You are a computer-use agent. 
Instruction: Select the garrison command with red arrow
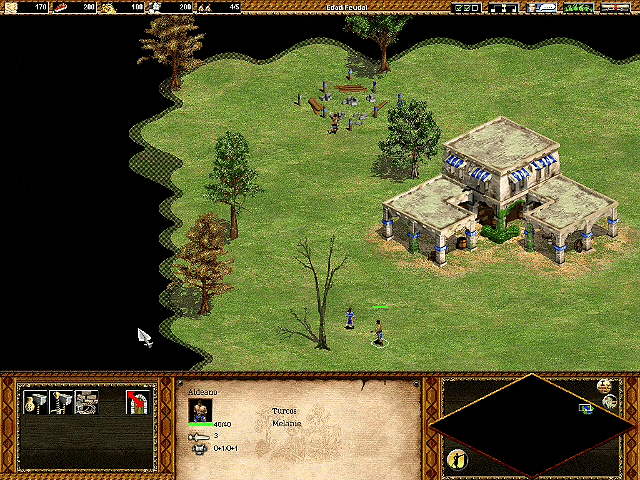[138, 402]
